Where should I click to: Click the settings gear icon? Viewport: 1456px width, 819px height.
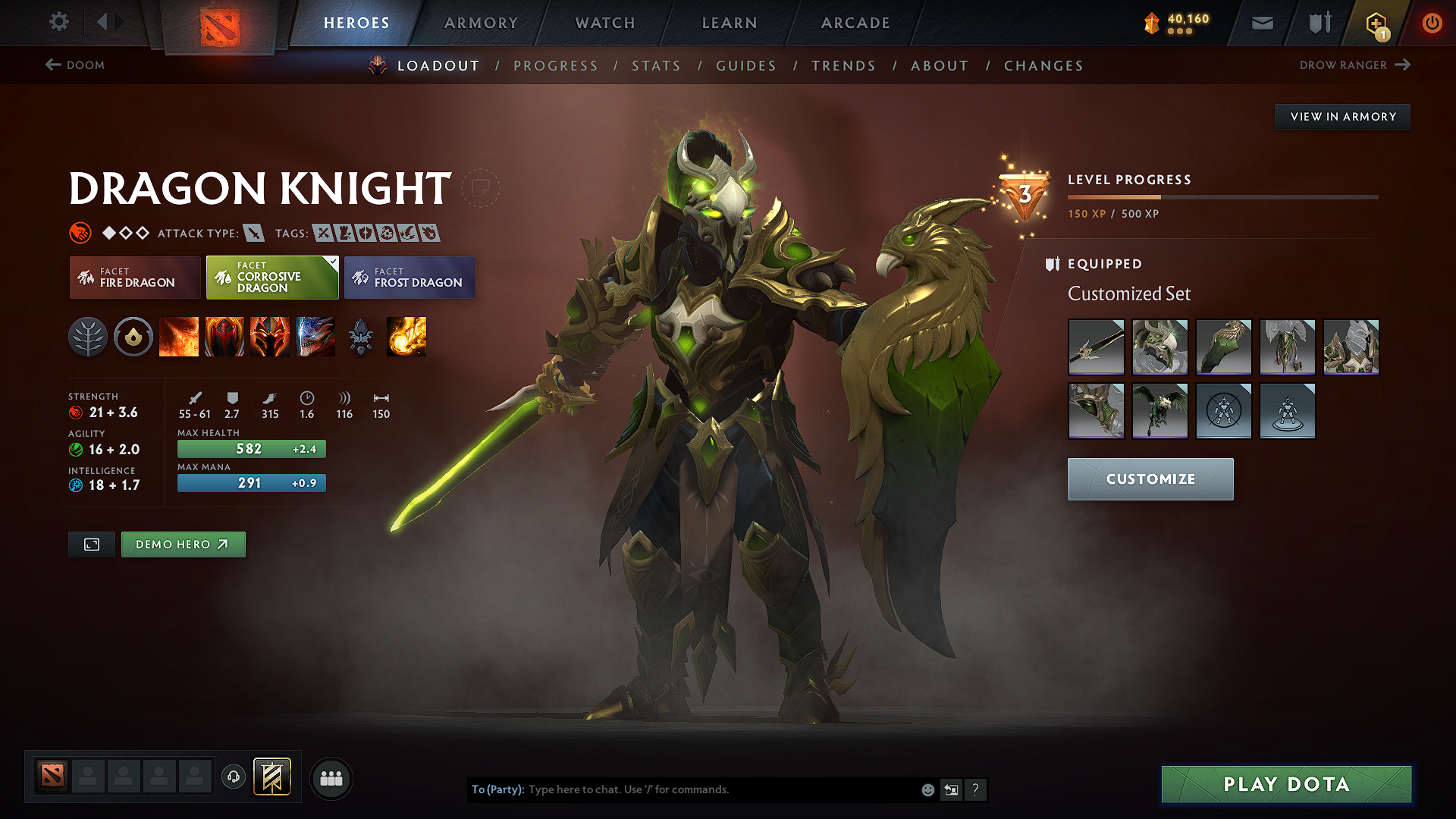[x=58, y=22]
